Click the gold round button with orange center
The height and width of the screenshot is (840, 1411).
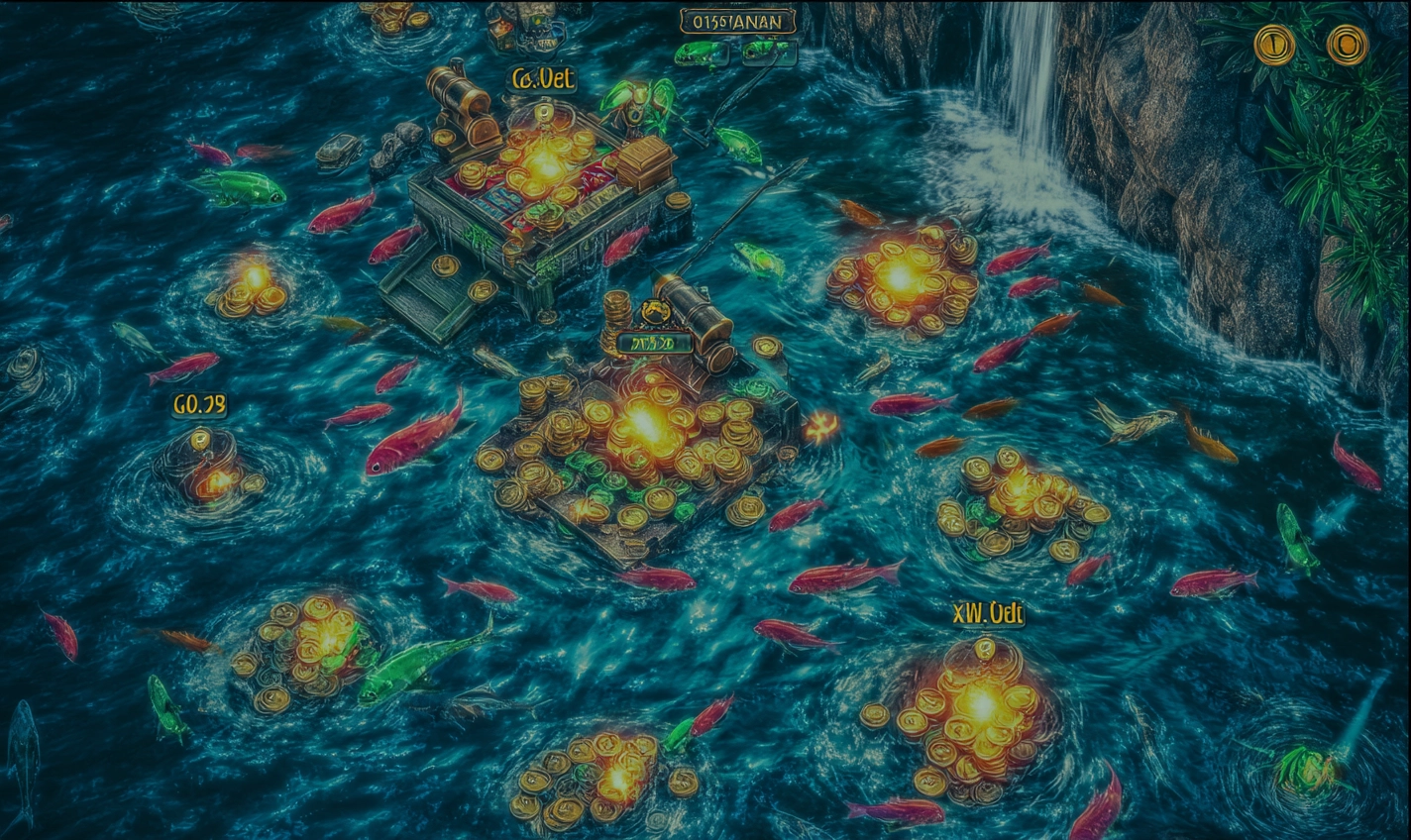pos(1347,45)
